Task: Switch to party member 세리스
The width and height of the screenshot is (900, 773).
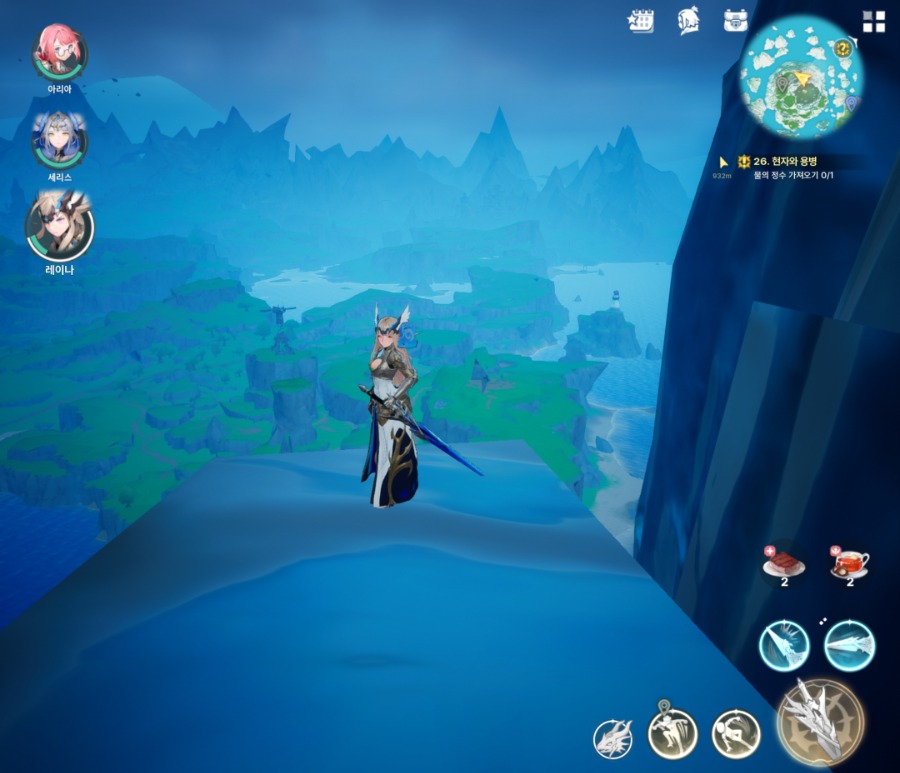Action: (x=59, y=139)
